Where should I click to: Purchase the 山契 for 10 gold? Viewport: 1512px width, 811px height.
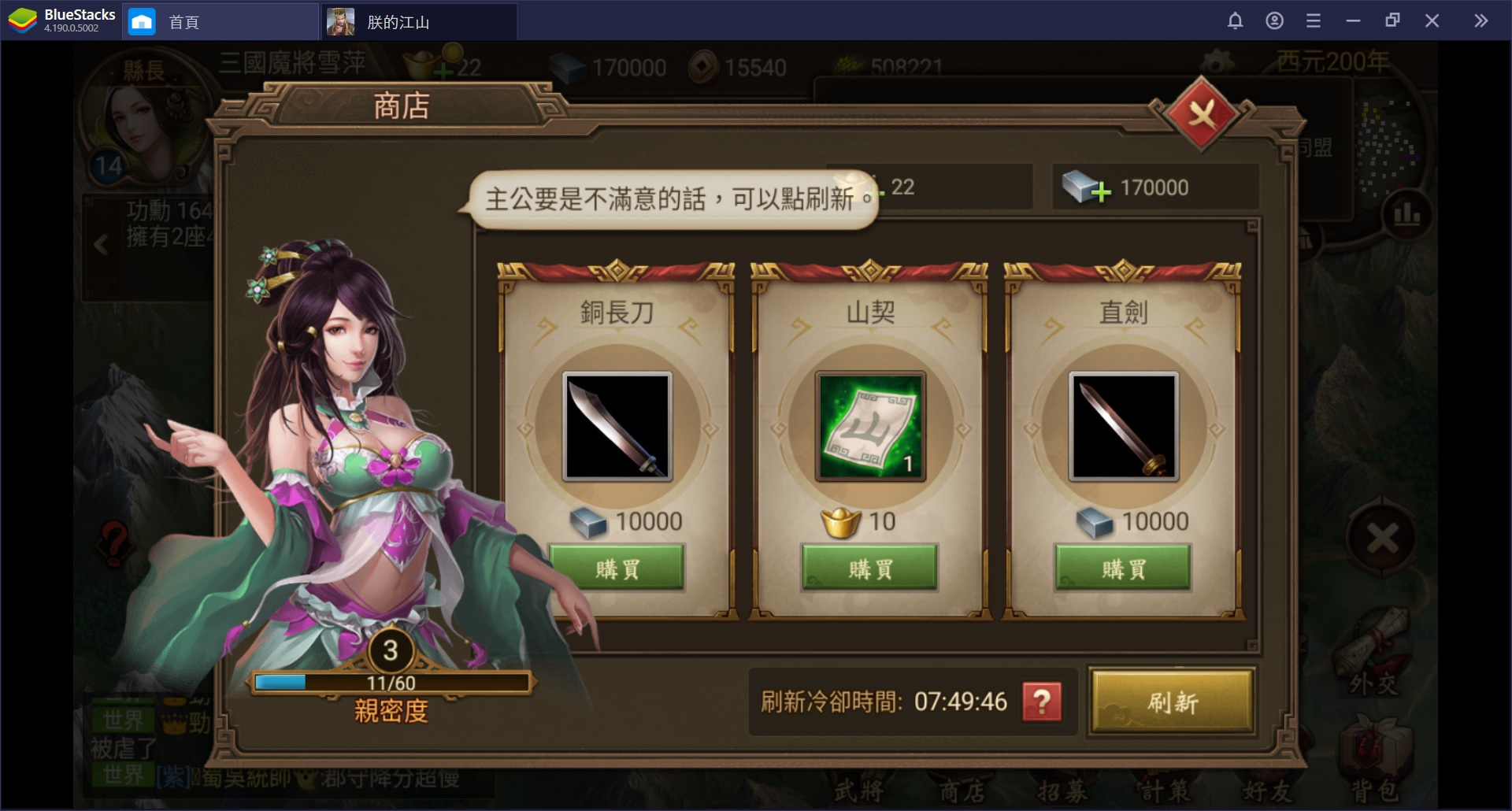pos(870,568)
